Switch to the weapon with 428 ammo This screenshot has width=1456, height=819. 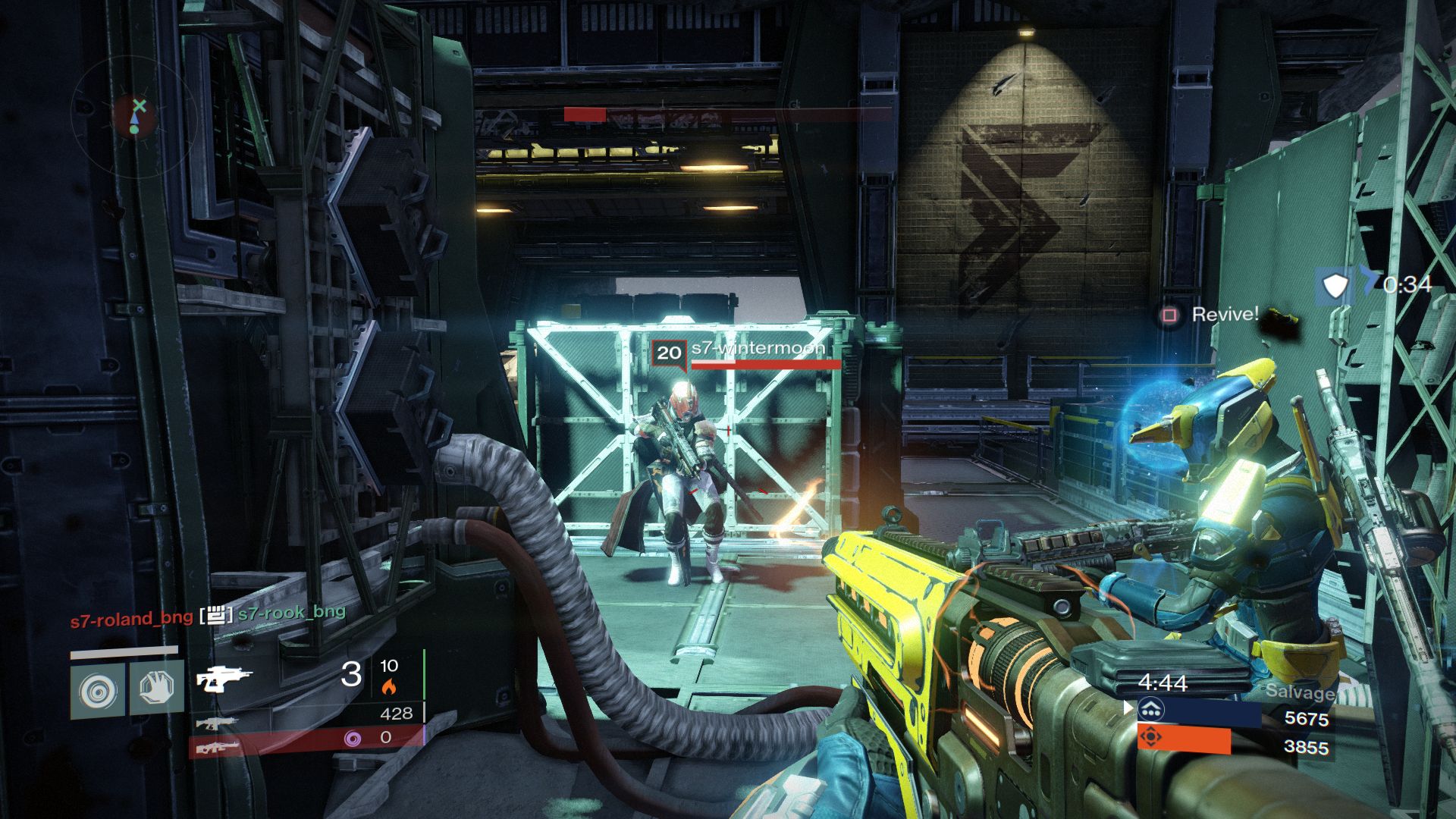(x=217, y=722)
